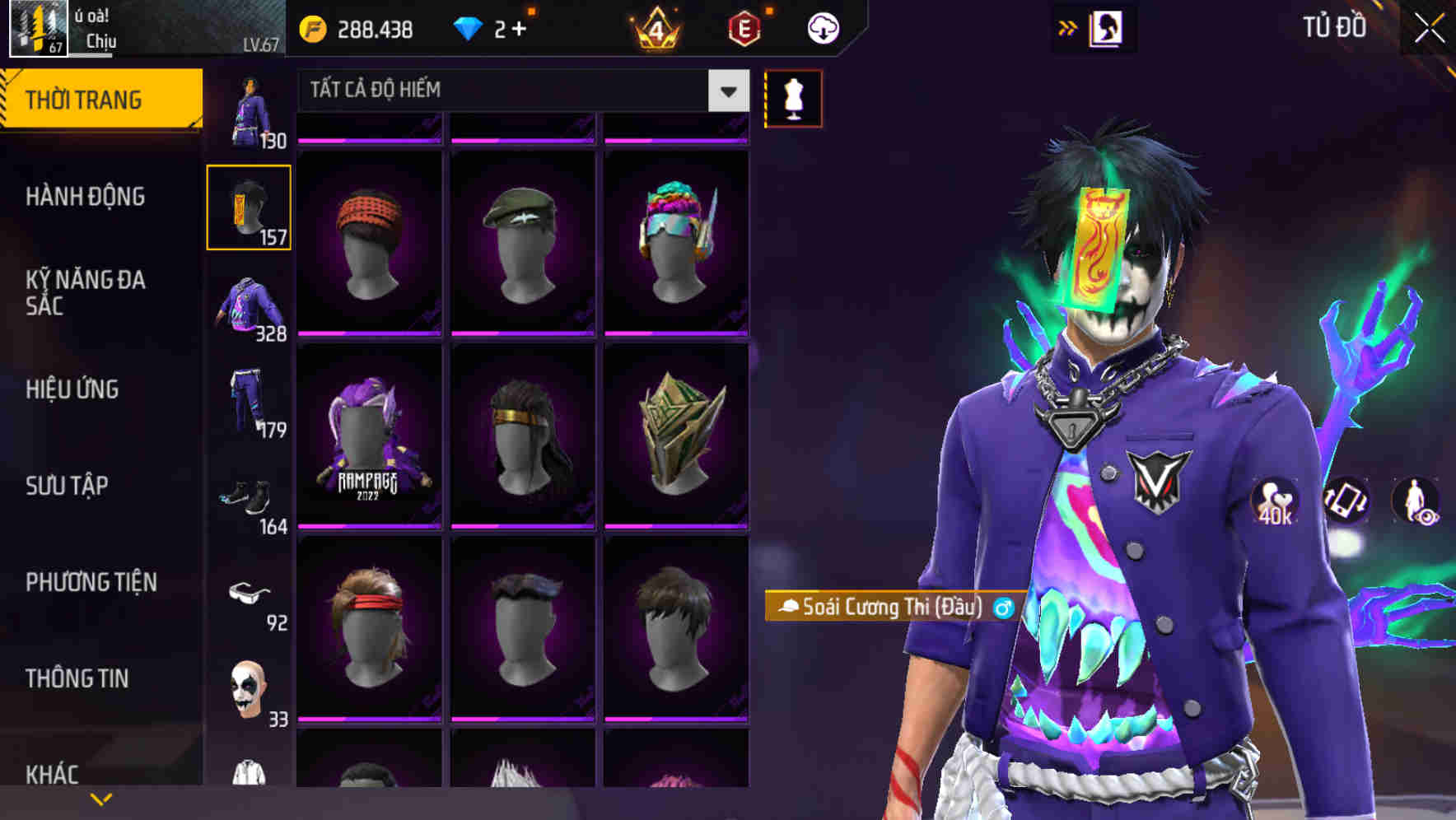Viewport: 1456px width, 820px height.
Task: Open the mannequin preview icon beside the filter
Action: coord(793,98)
